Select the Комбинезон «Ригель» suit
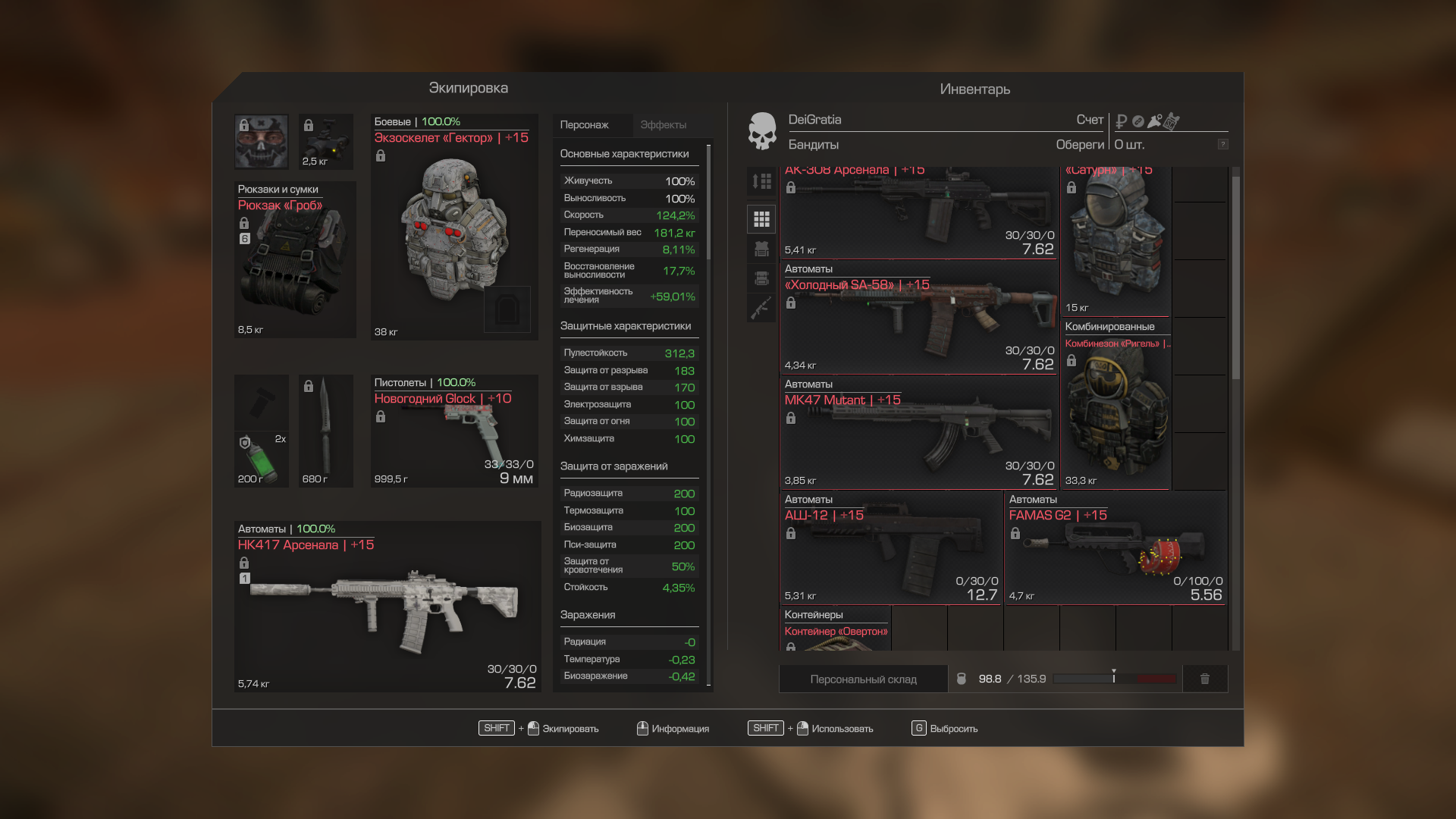This screenshot has width=1456, height=819. [1115, 403]
